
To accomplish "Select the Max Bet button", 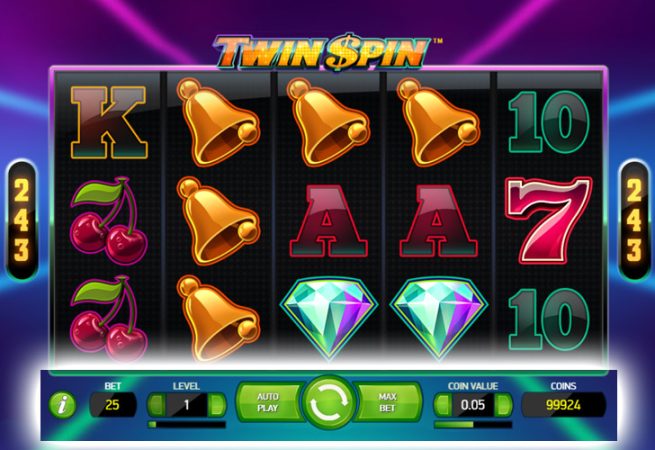I will click(388, 403).
